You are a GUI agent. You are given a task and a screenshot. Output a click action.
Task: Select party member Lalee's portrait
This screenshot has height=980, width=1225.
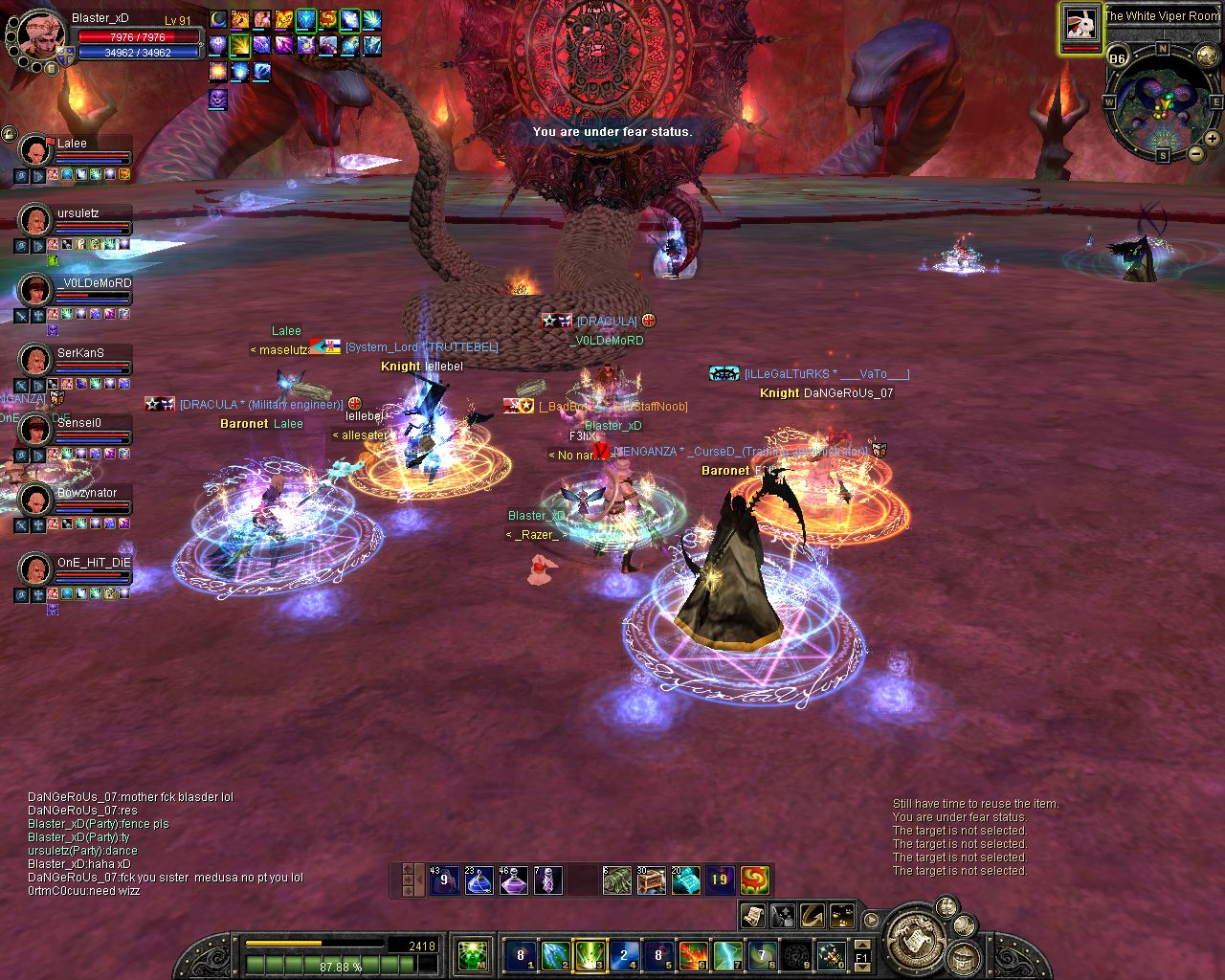tap(36, 151)
